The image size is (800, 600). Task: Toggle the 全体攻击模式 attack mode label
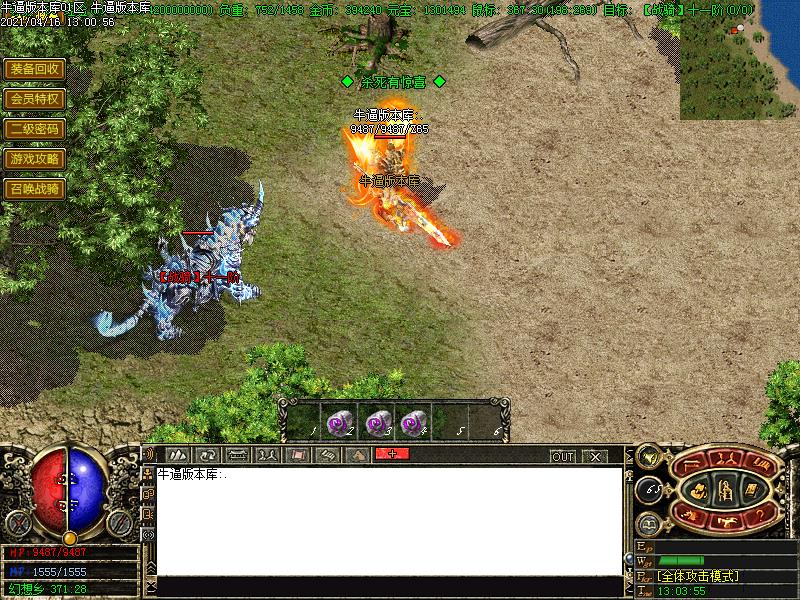click(x=698, y=576)
